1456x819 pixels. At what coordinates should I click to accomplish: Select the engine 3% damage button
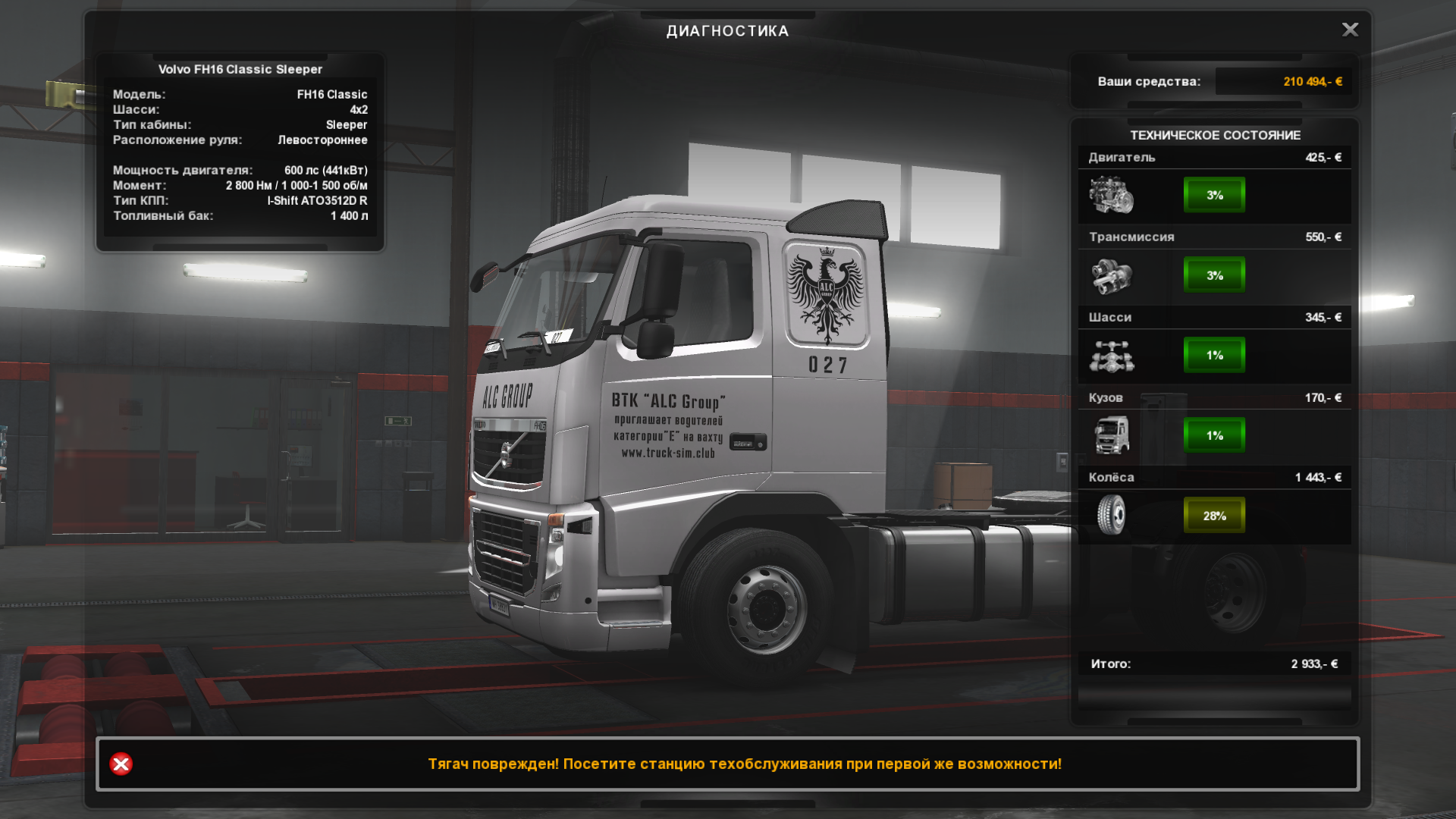(1214, 195)
